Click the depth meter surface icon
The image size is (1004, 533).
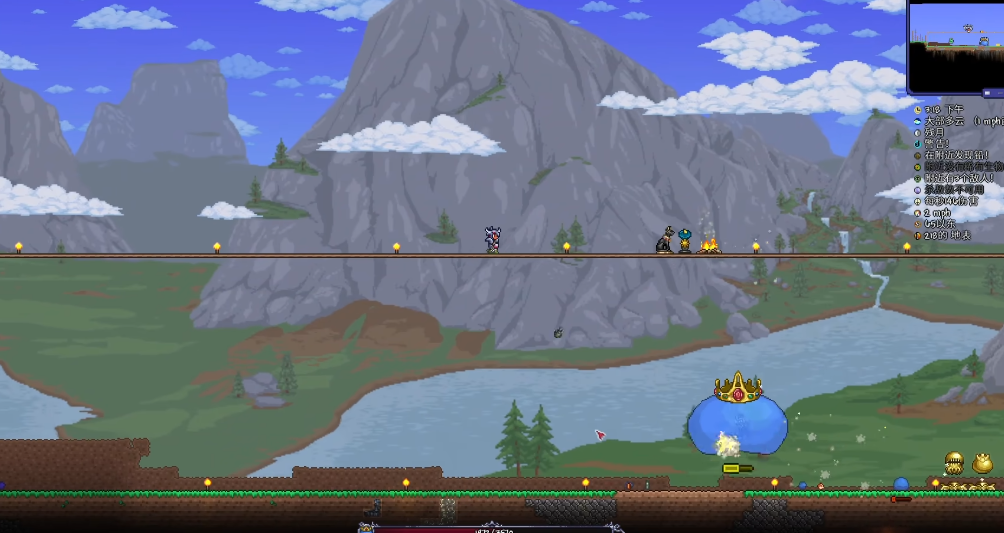pos(917,236)
